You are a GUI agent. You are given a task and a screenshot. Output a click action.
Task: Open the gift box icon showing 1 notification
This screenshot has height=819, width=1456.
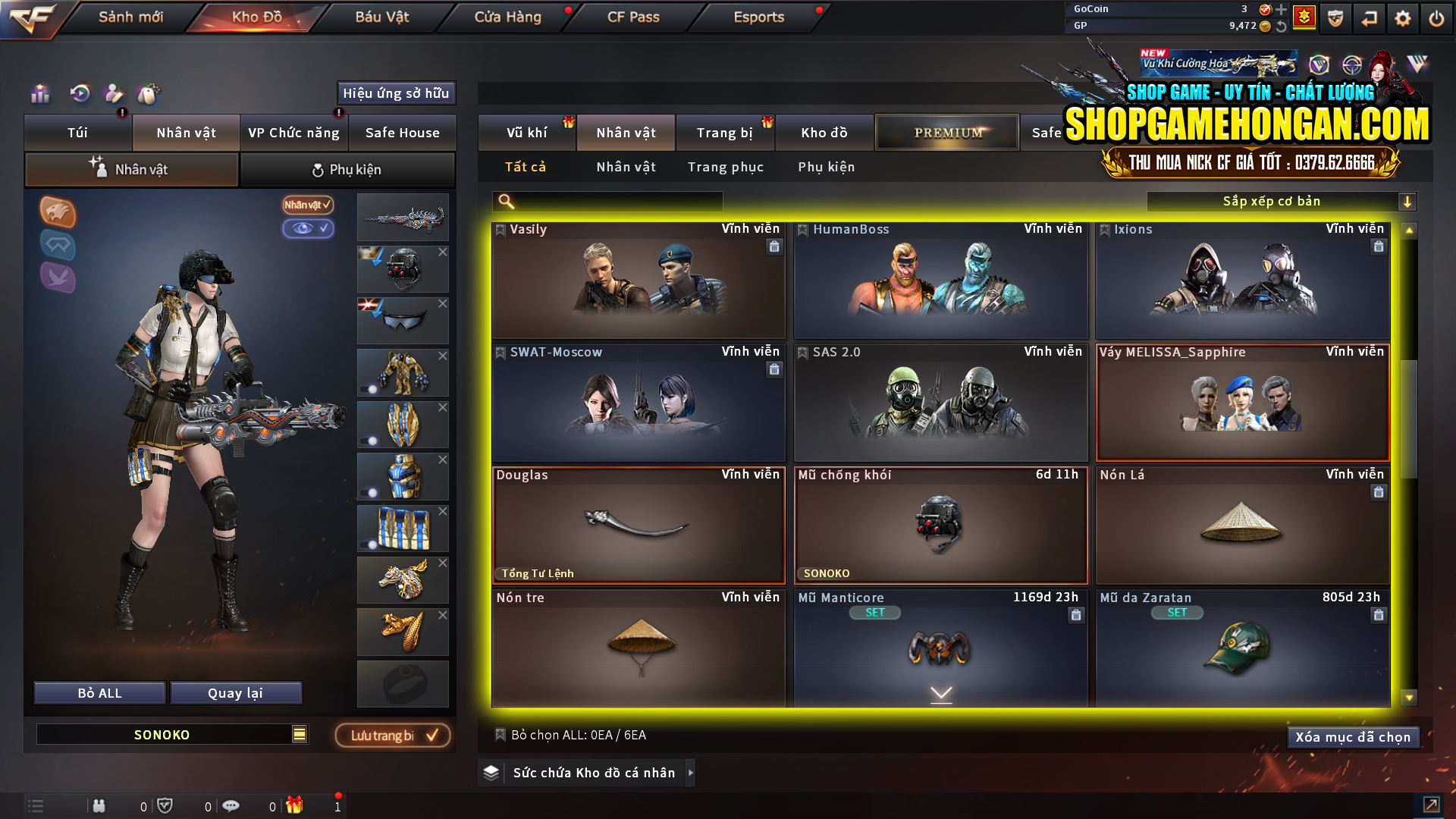296,806
